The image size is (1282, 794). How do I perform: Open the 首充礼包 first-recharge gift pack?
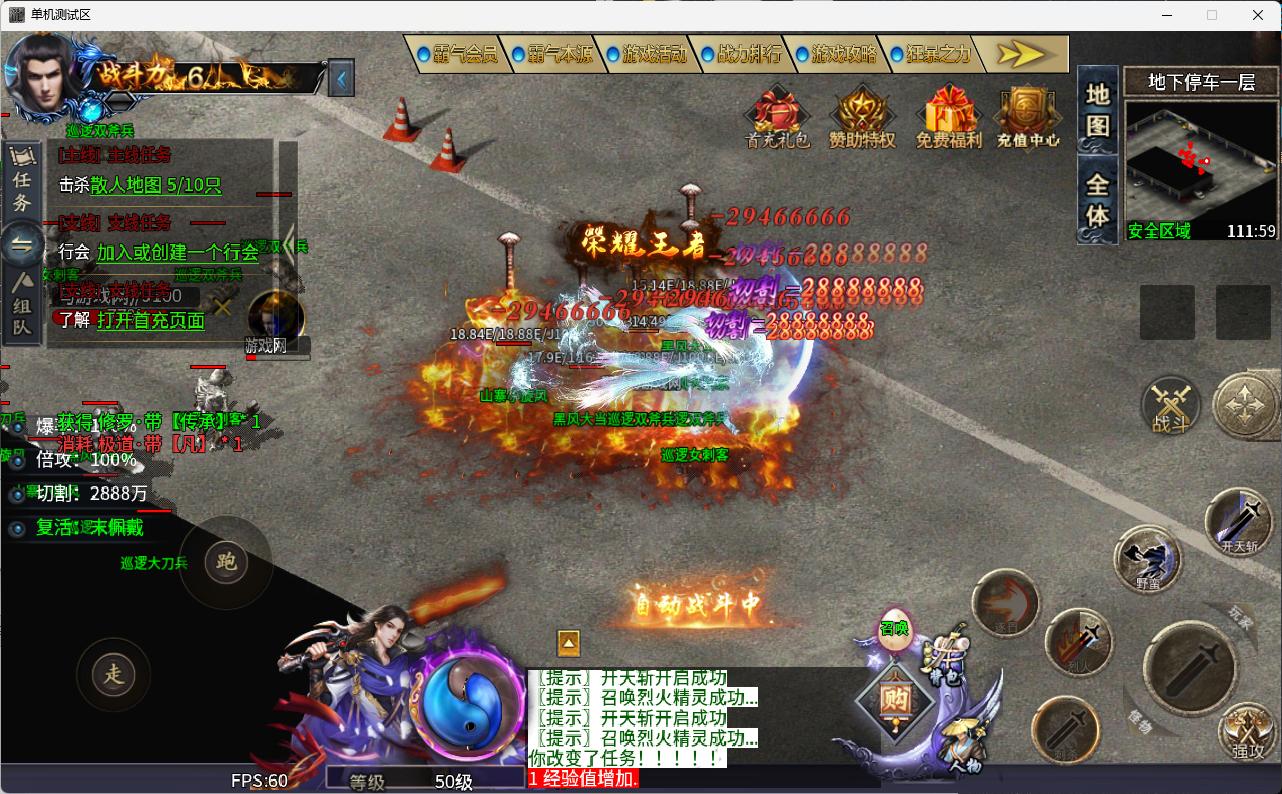[x=778, y=116]
